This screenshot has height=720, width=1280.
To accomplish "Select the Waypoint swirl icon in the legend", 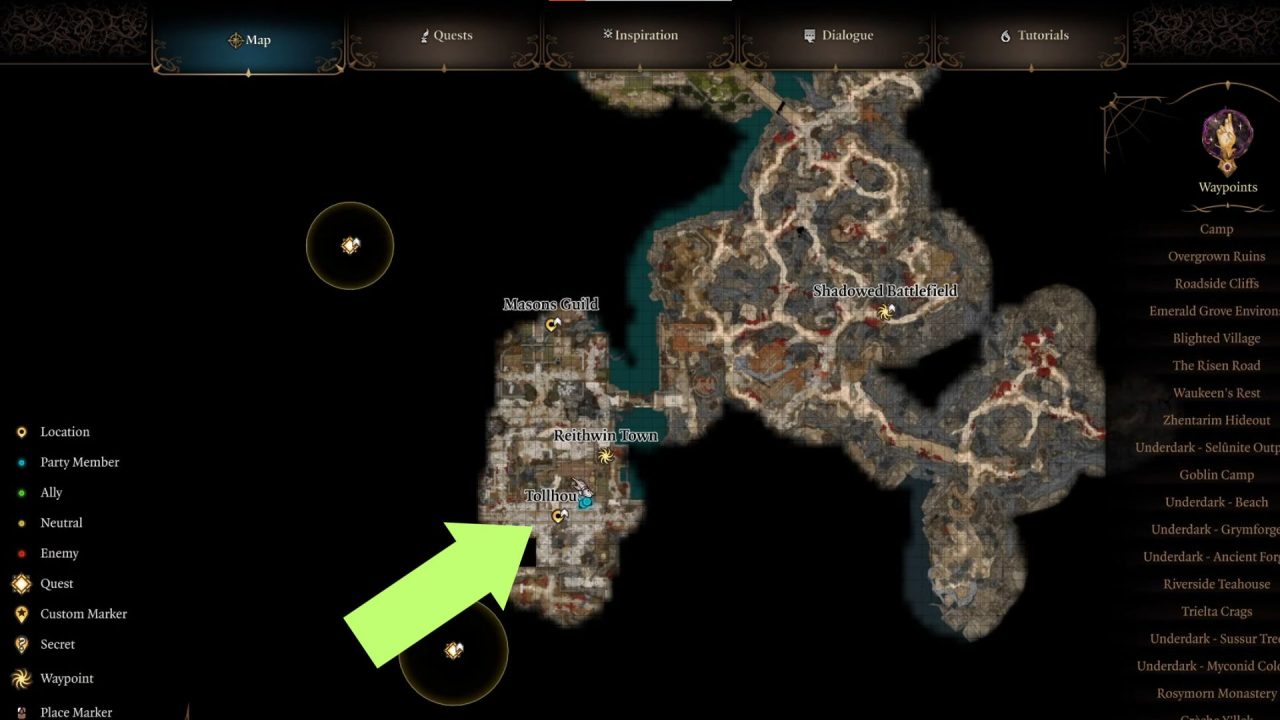I will [x=20, y=678].
